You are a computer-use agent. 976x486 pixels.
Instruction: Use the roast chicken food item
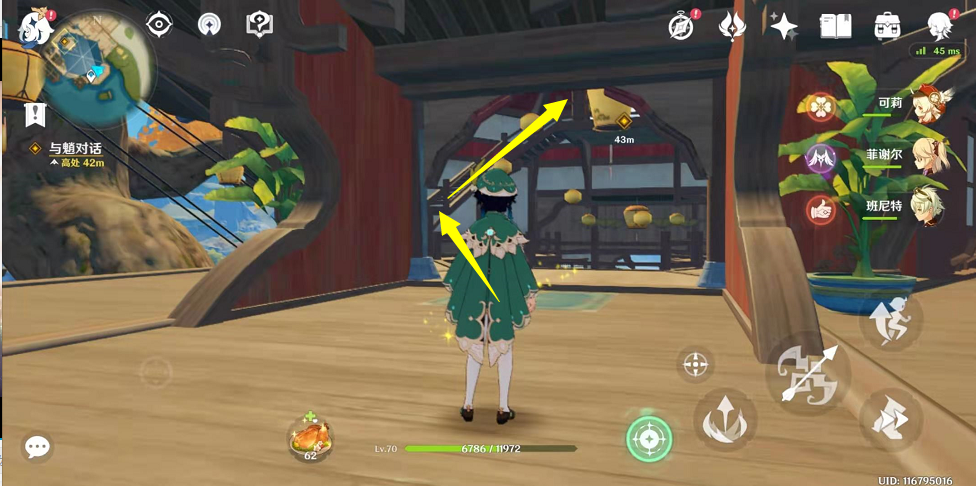click(310, 436)
